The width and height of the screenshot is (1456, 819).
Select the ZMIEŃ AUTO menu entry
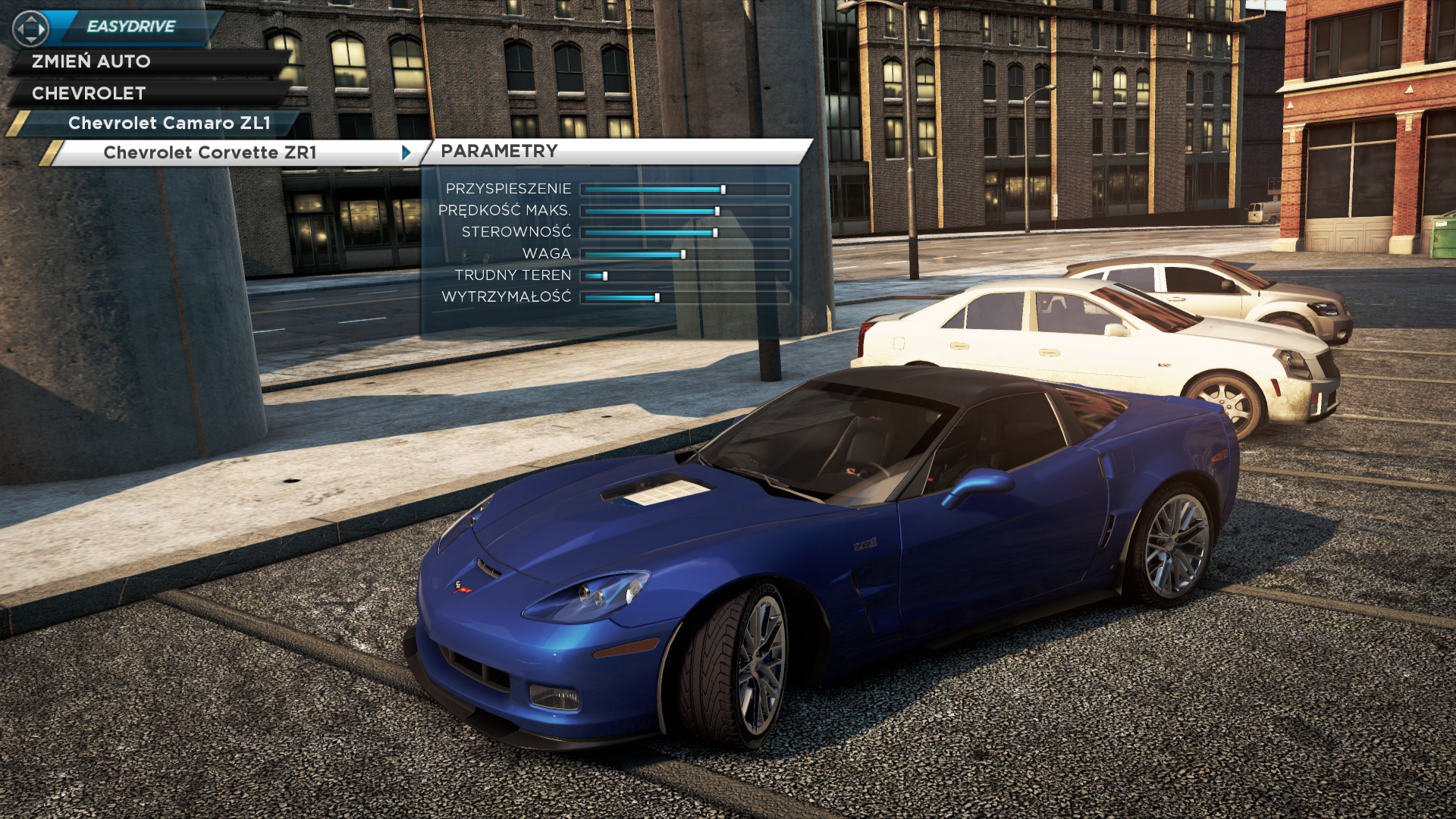pyautogui.click(x=91, y=61)
